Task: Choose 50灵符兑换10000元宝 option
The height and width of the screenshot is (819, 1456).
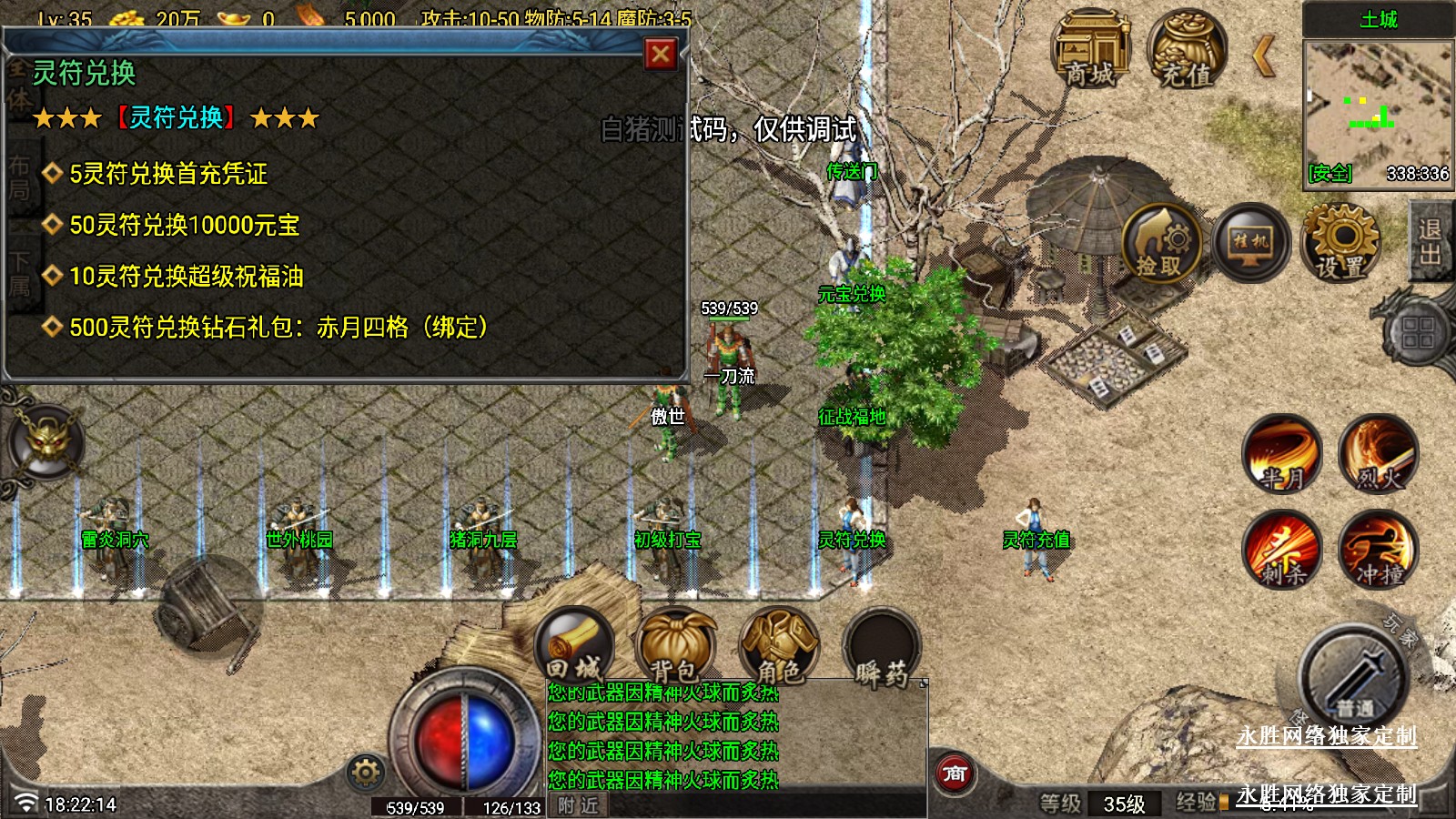Action: [184, 225]
